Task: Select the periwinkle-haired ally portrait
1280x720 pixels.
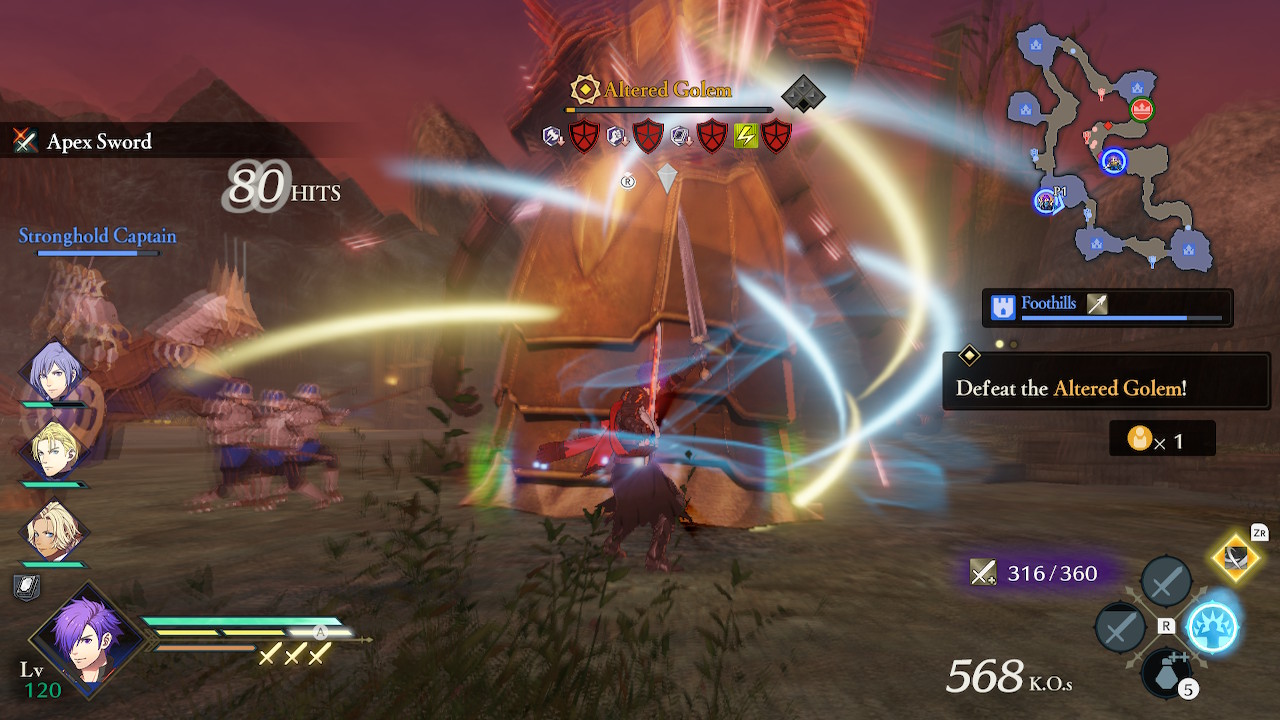Action: pos(52,372)
